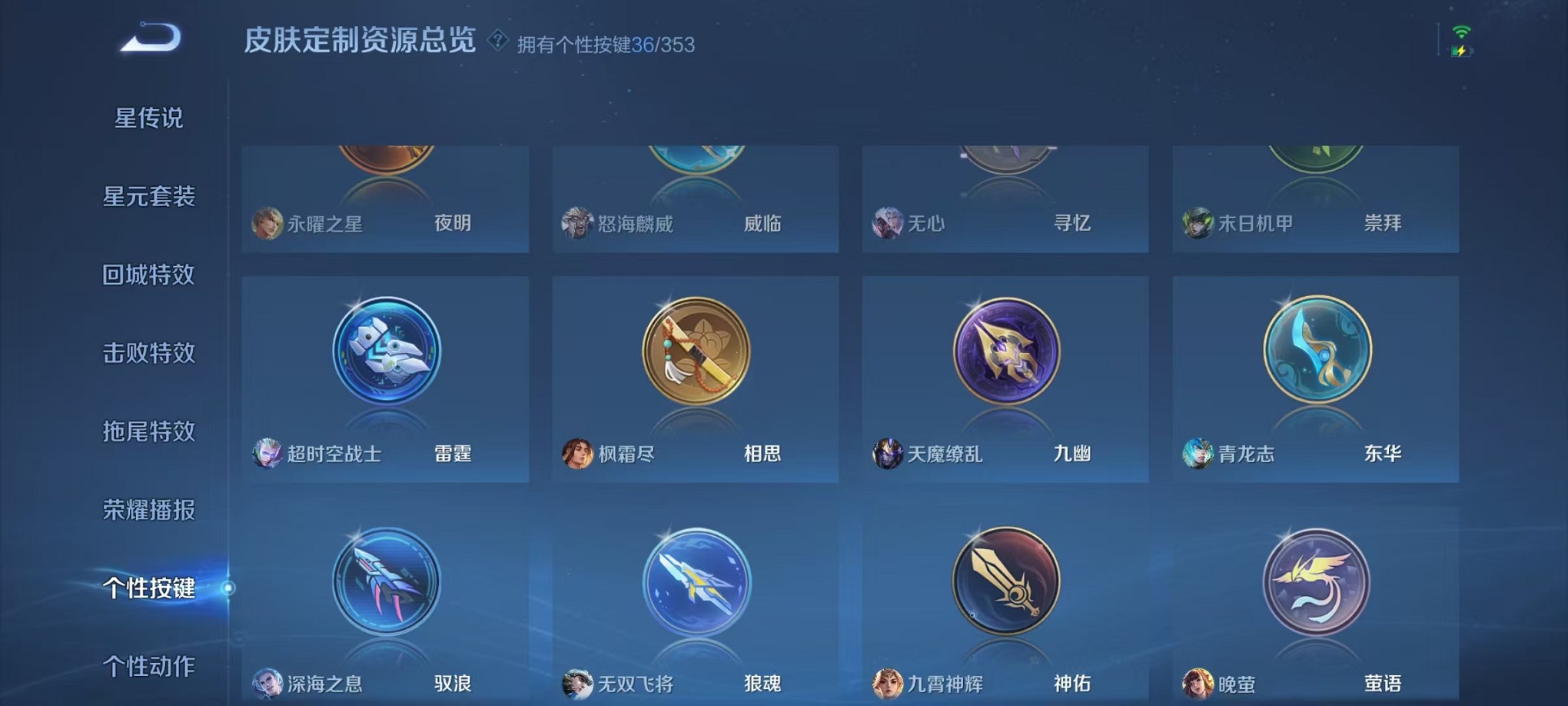
Task: Switch to the 击败特效 tab
Action: click(150, 353)
